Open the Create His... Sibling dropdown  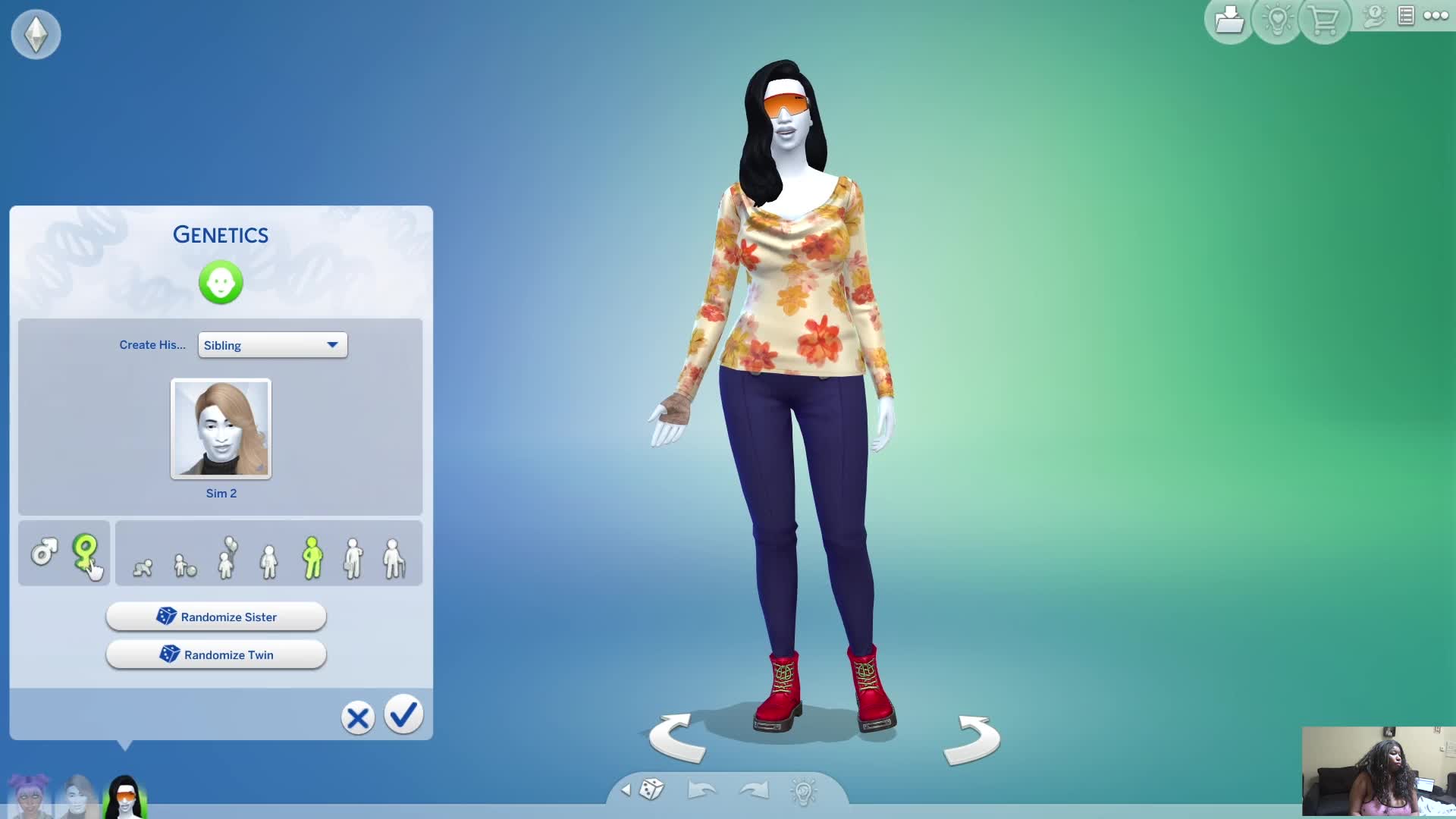(271, 345)
